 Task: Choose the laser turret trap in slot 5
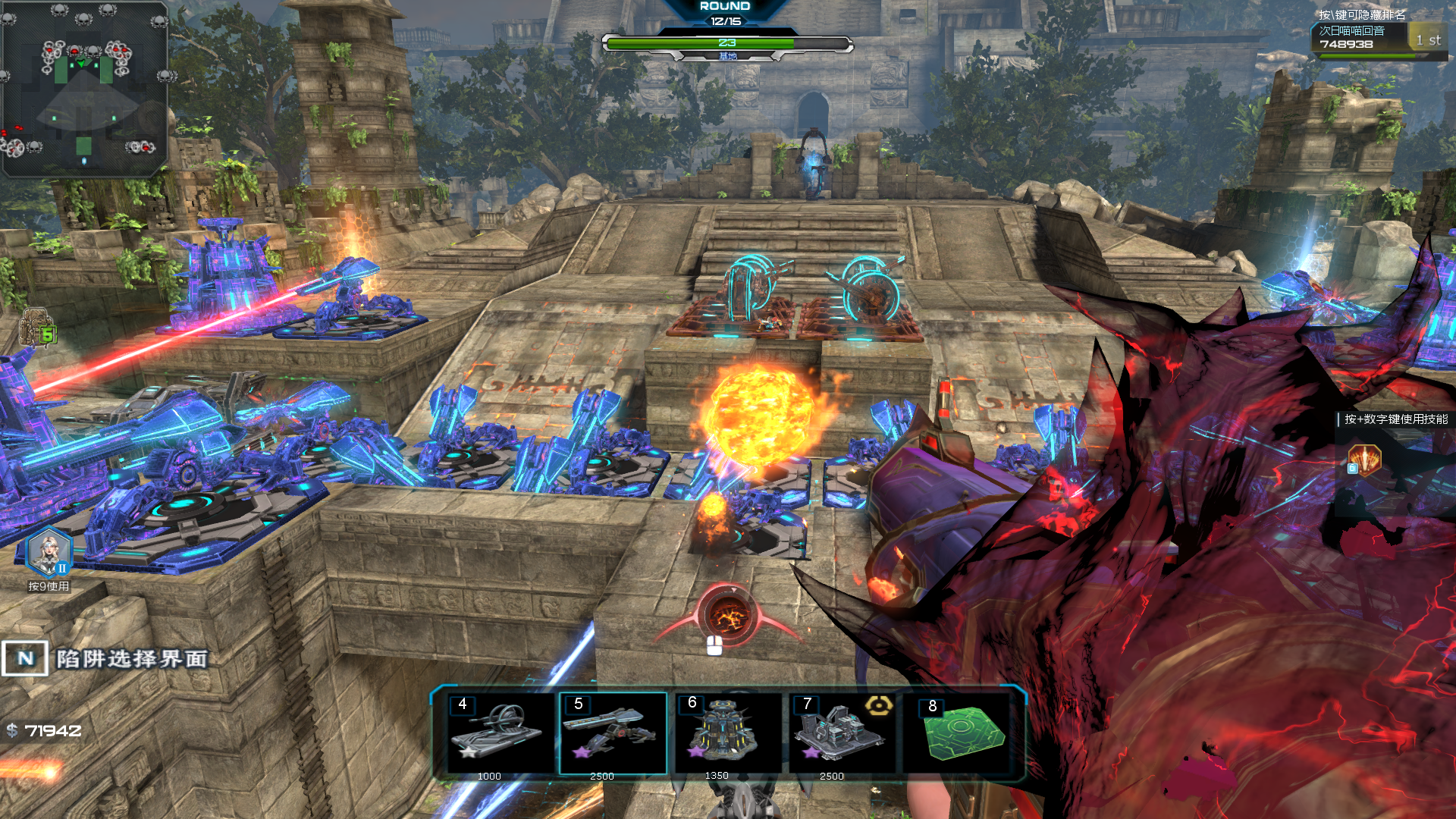pyautogui.click(x=613, y=733)
